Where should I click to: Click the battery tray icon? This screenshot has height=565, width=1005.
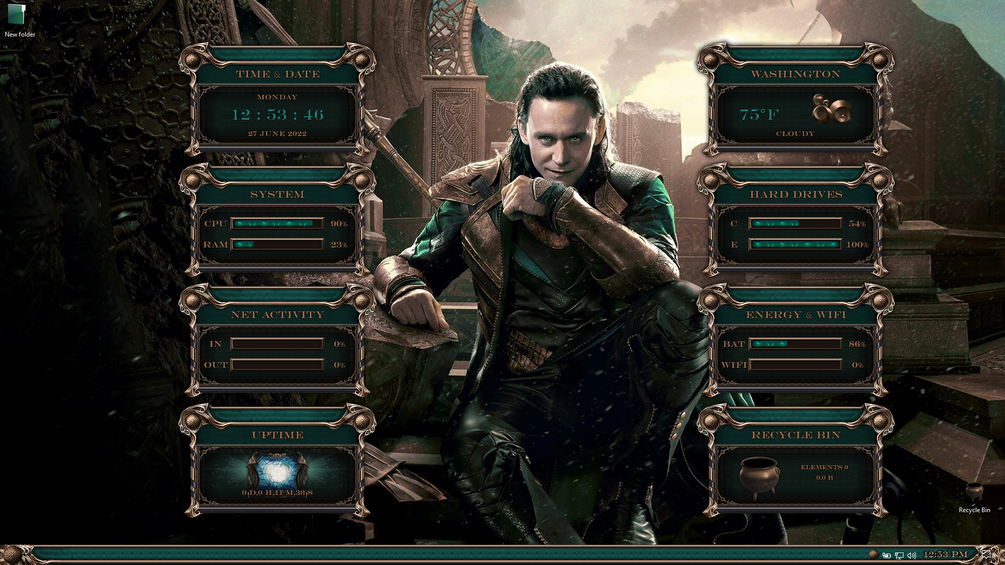click(x=887, y=555)
